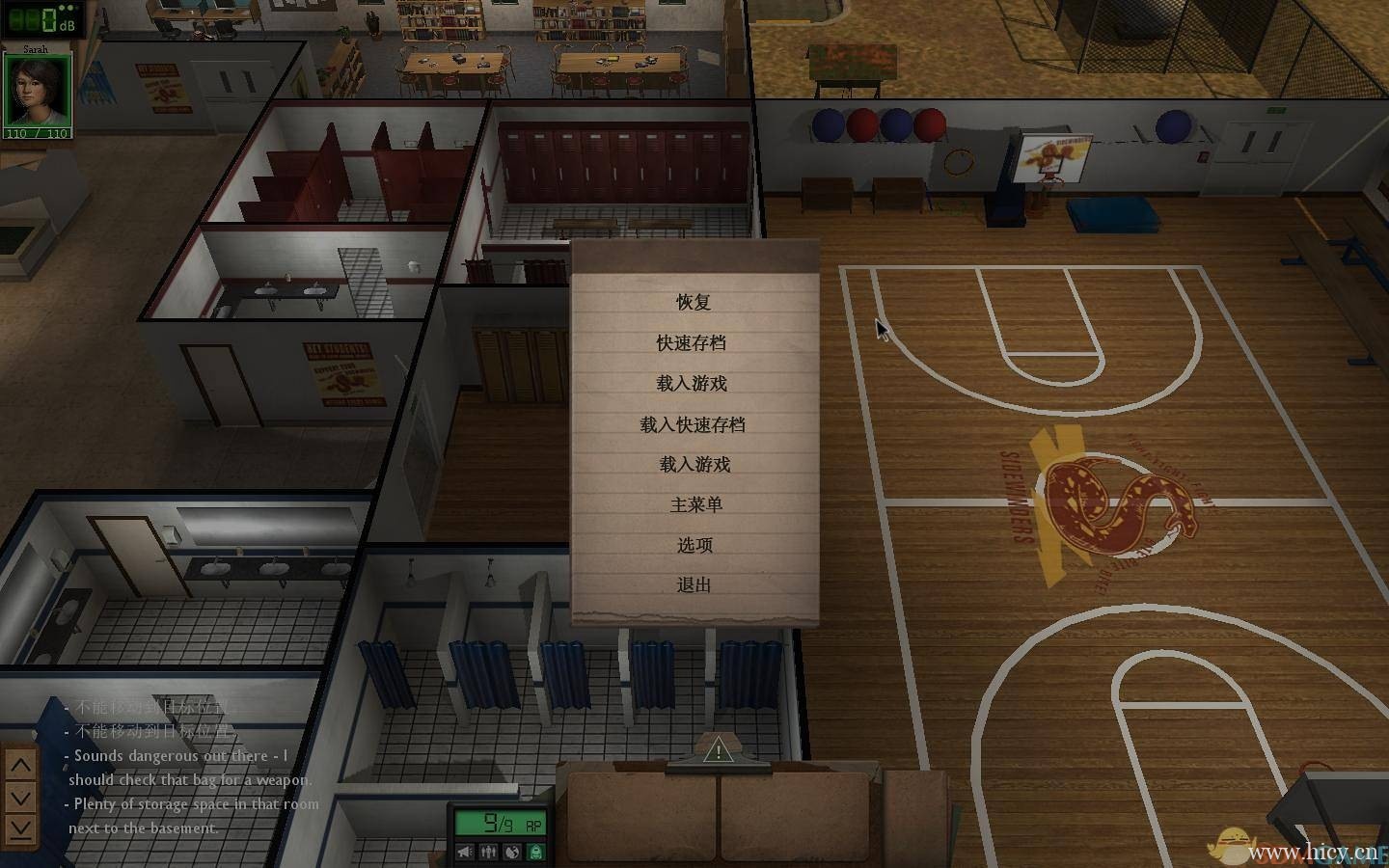Open 主菜单 main menu entry
The width and height of the screenshot is (1389, 868).
tap(693, 504)
